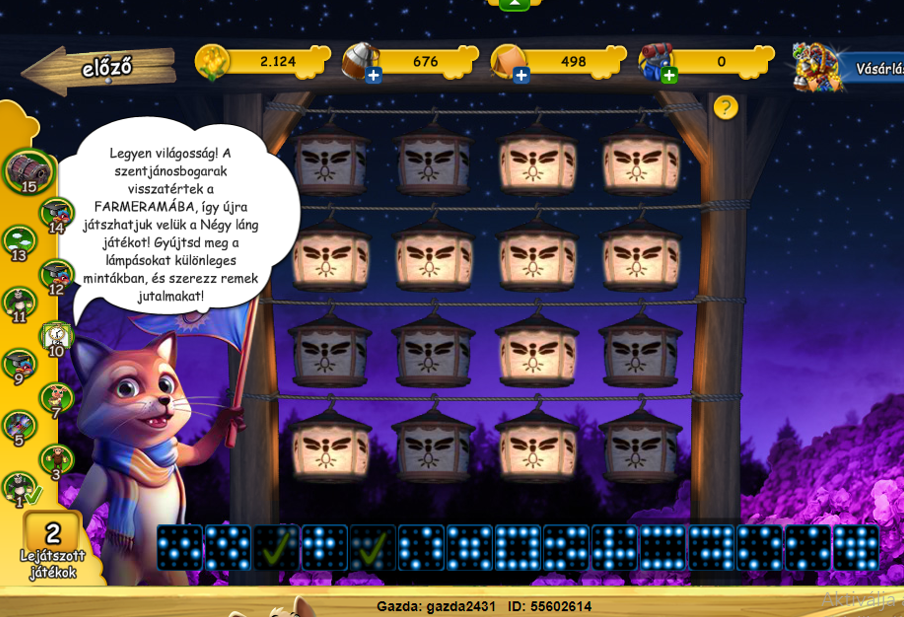Select the level 5 reward icon
The width and height of the screenshot is (904, 617).
pos(20,427)
